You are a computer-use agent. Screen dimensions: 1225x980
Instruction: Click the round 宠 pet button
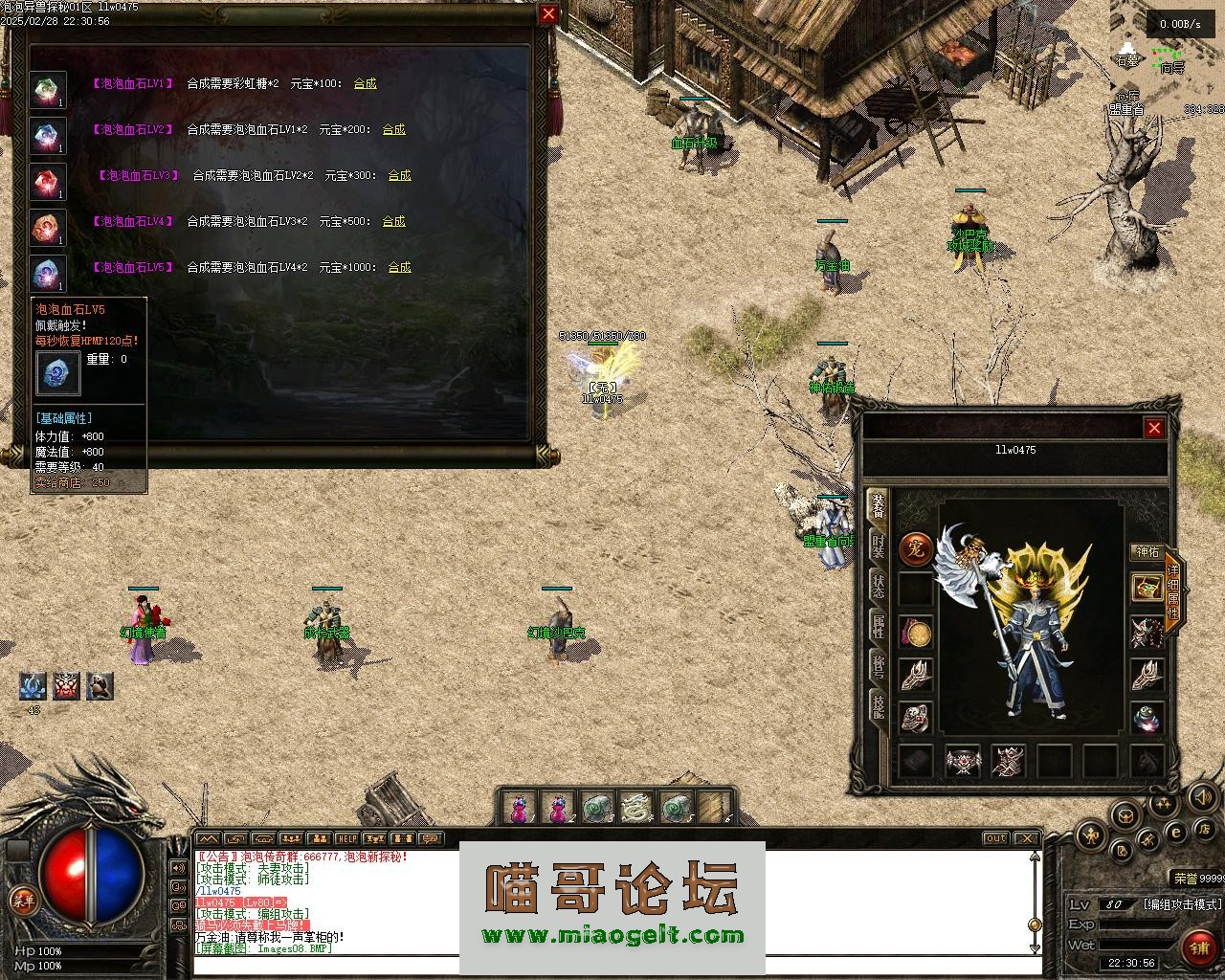[x=916, y=549]
